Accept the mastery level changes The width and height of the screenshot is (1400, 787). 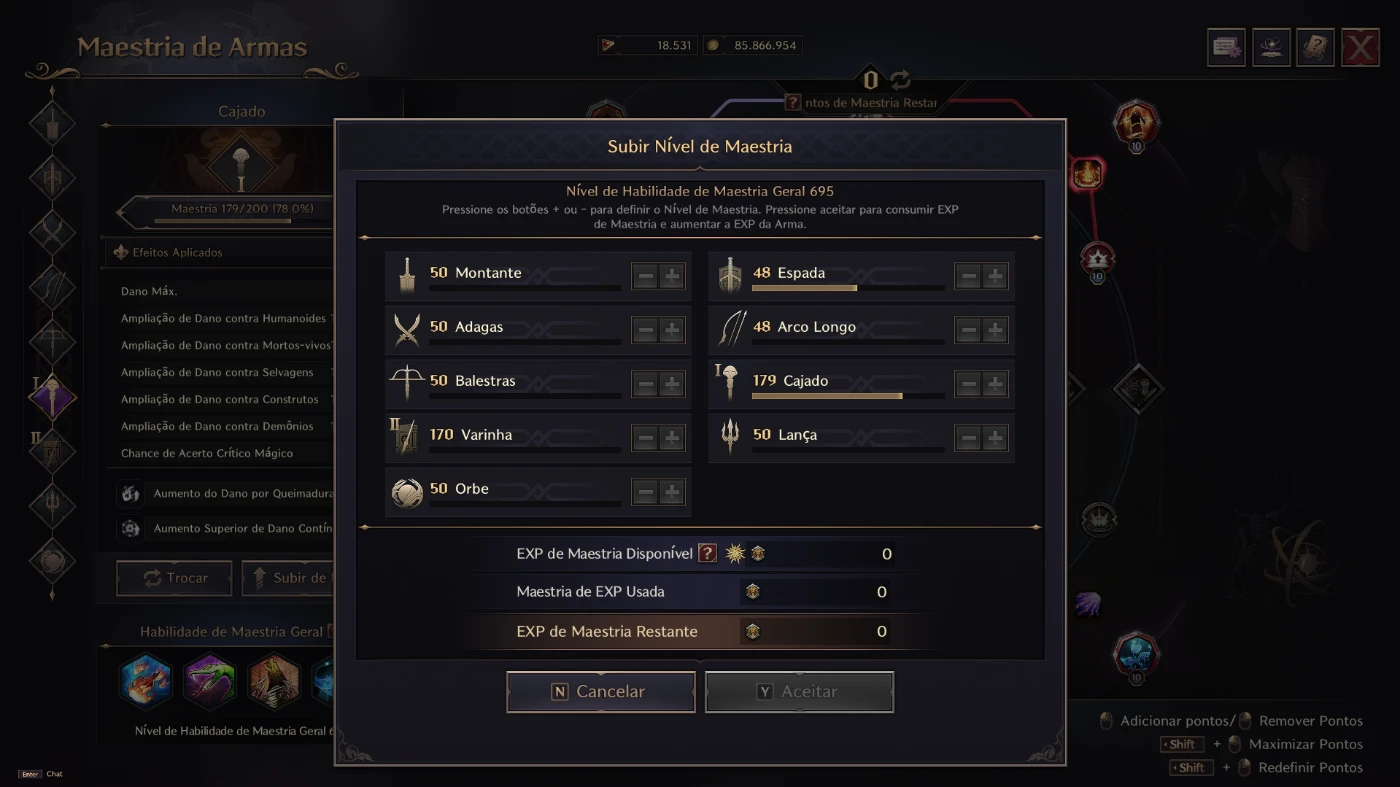(798, 691)
